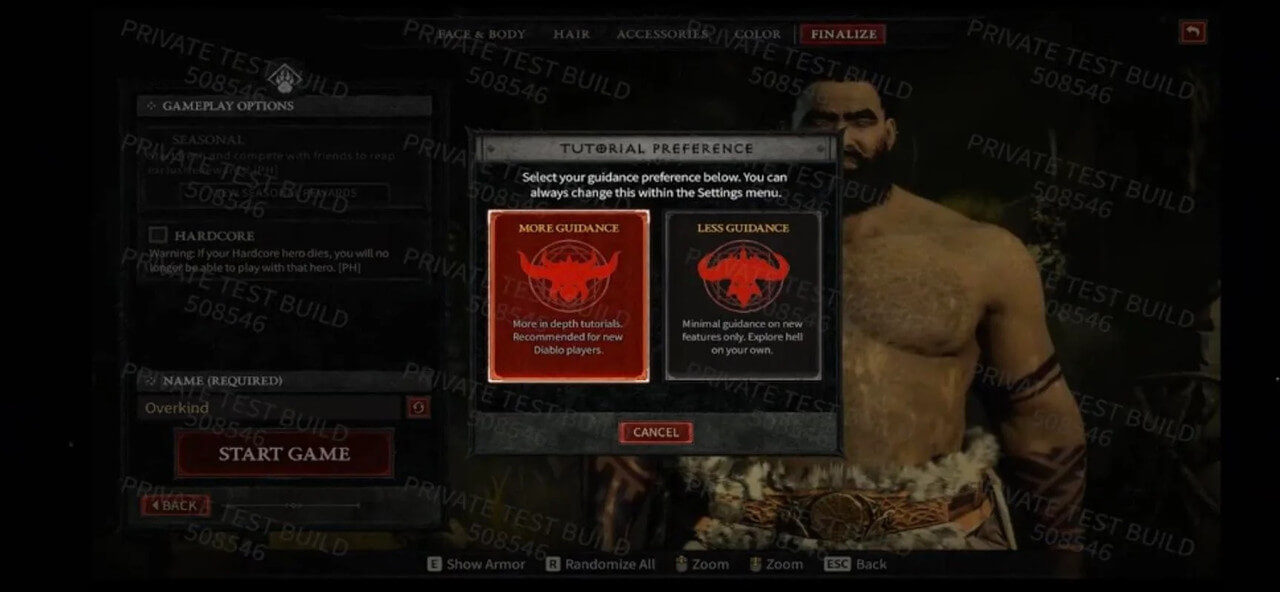Click the red return arrow button
This screenshot has width=1280, height=592.
tap(1192, 33)
